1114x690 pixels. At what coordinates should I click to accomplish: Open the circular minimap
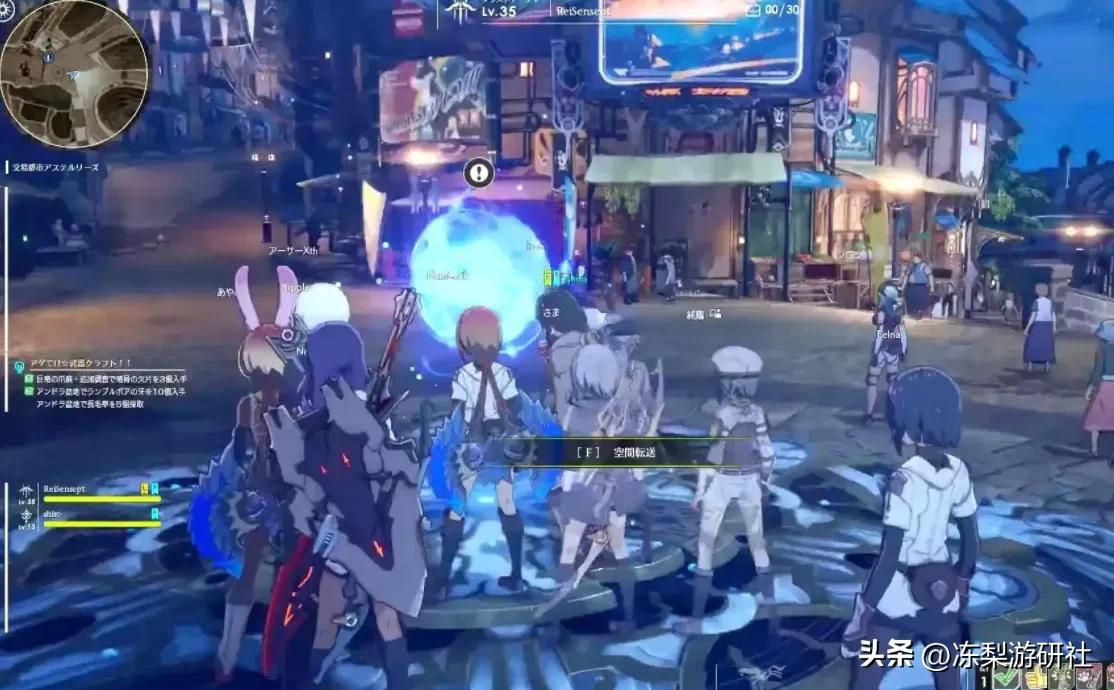click(x=73, y=73)
